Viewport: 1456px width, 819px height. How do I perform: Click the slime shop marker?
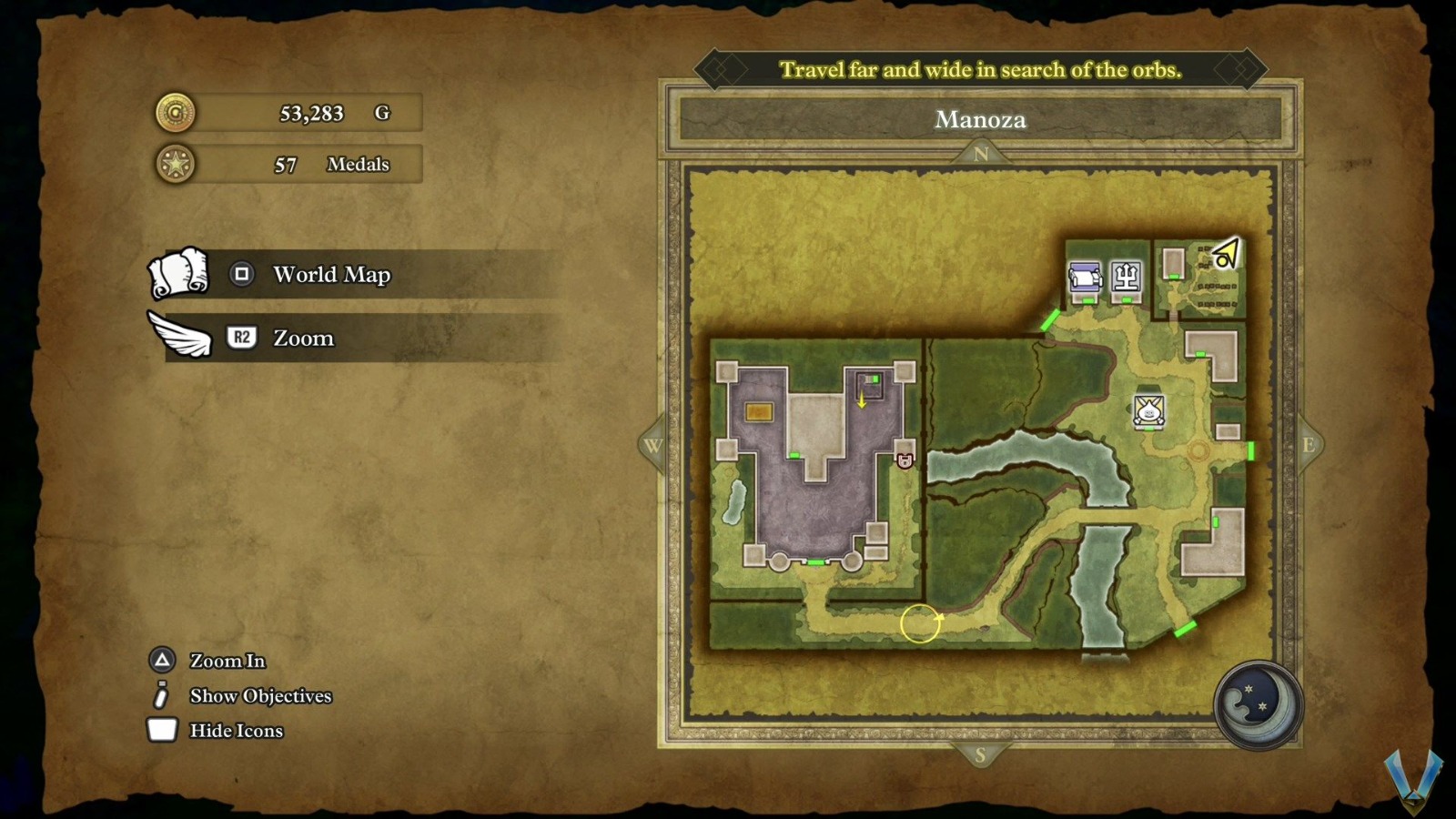[x=1149, y=411]
